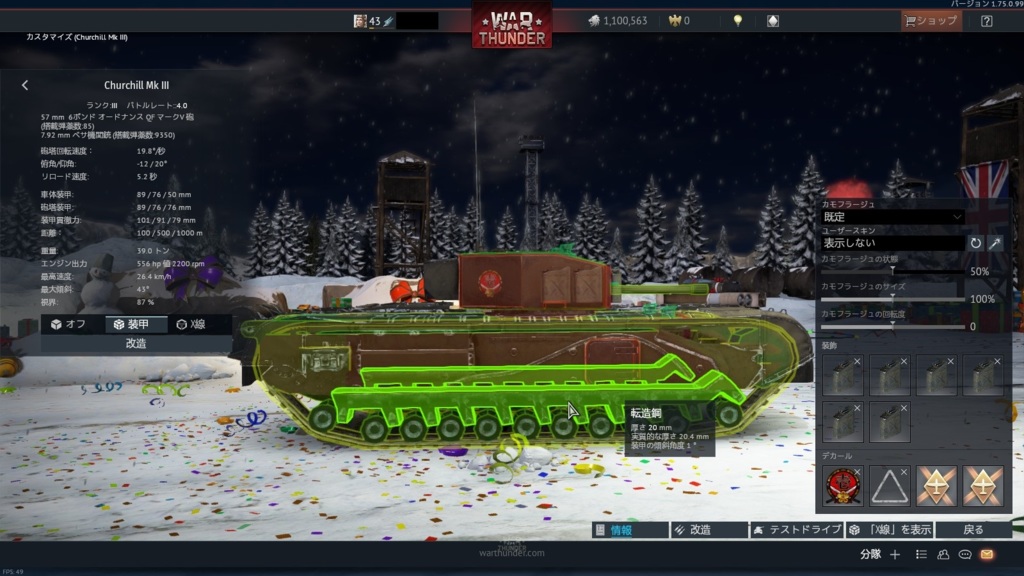Open the orange mail envelope icon
1024x576 pixels.
click(x=987, y=554)
